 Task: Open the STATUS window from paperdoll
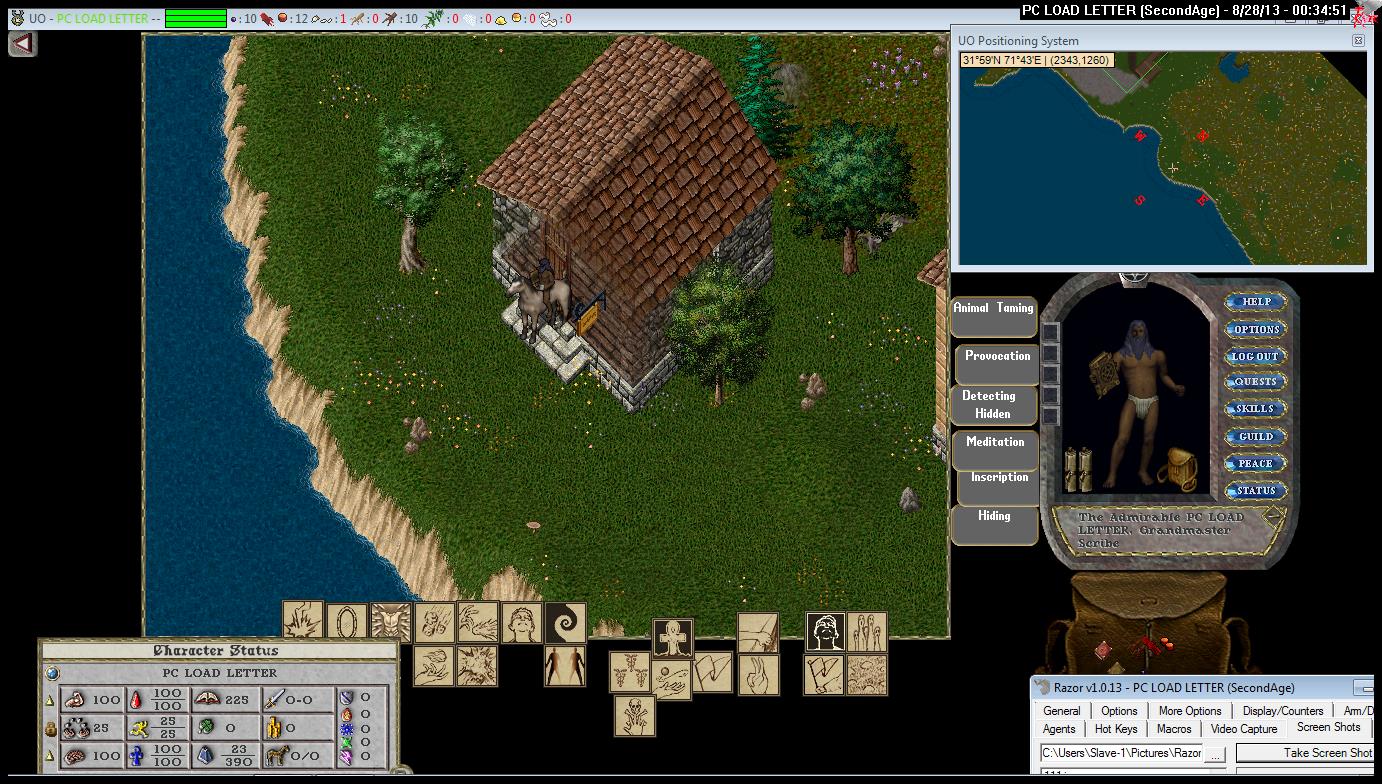point(1256,490)
